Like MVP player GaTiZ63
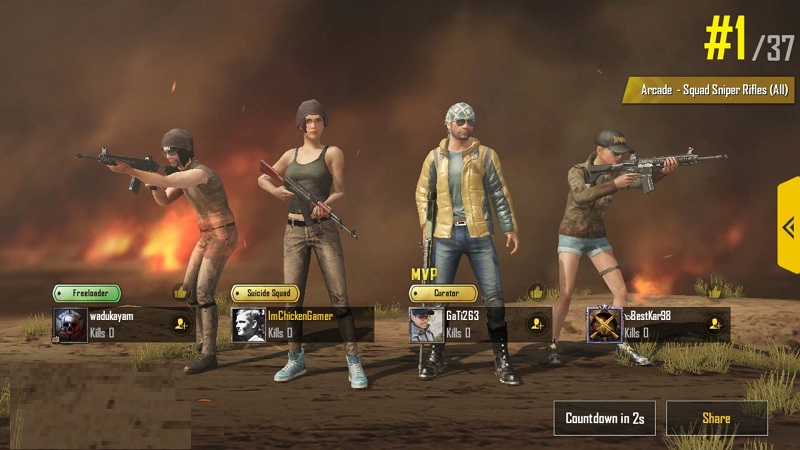This screenshot has height=450, width=800. point(537,293)
